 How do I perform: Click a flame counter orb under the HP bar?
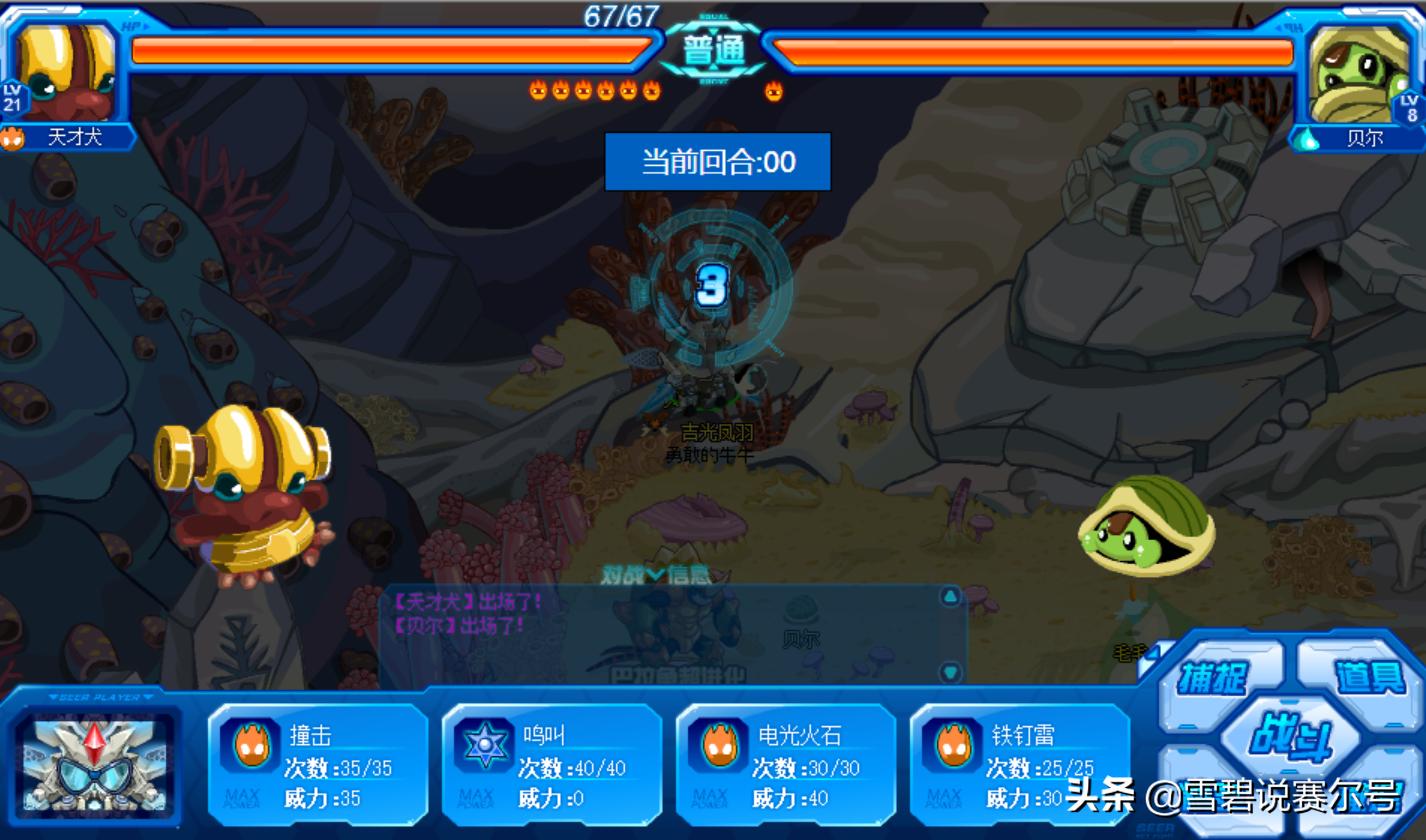click(537, 89)
